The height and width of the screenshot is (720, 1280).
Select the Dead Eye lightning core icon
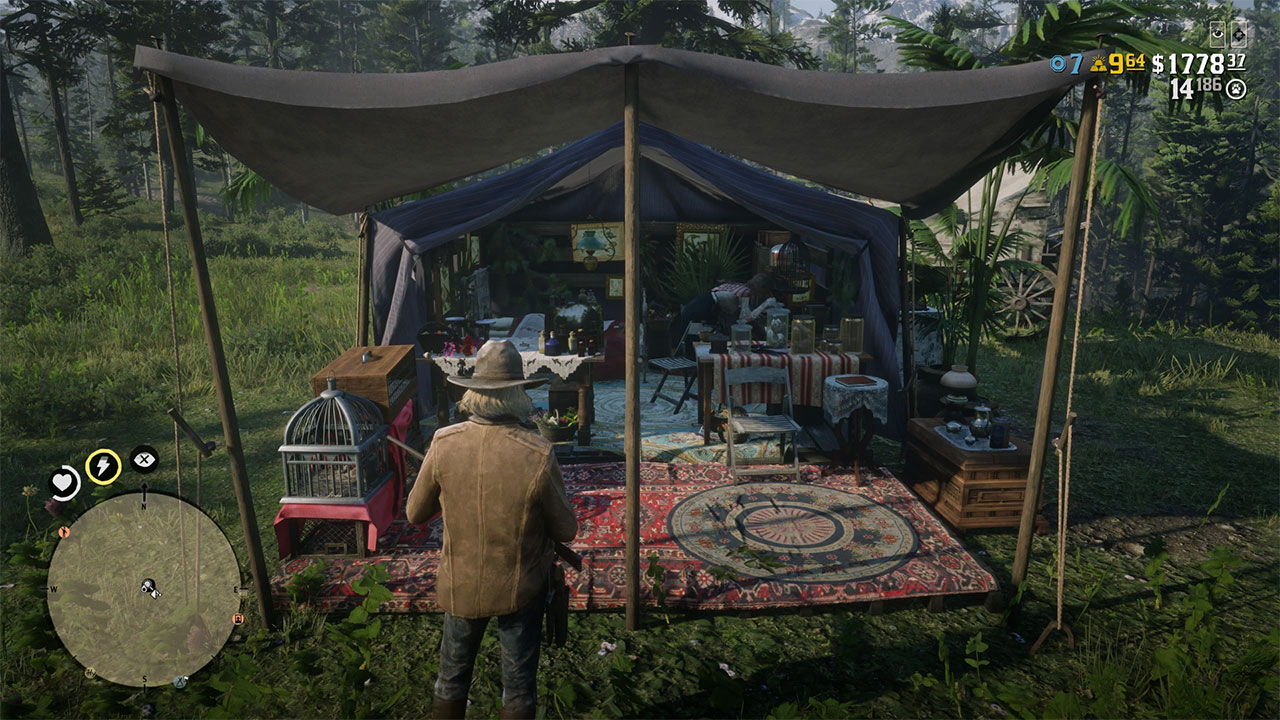103,466
